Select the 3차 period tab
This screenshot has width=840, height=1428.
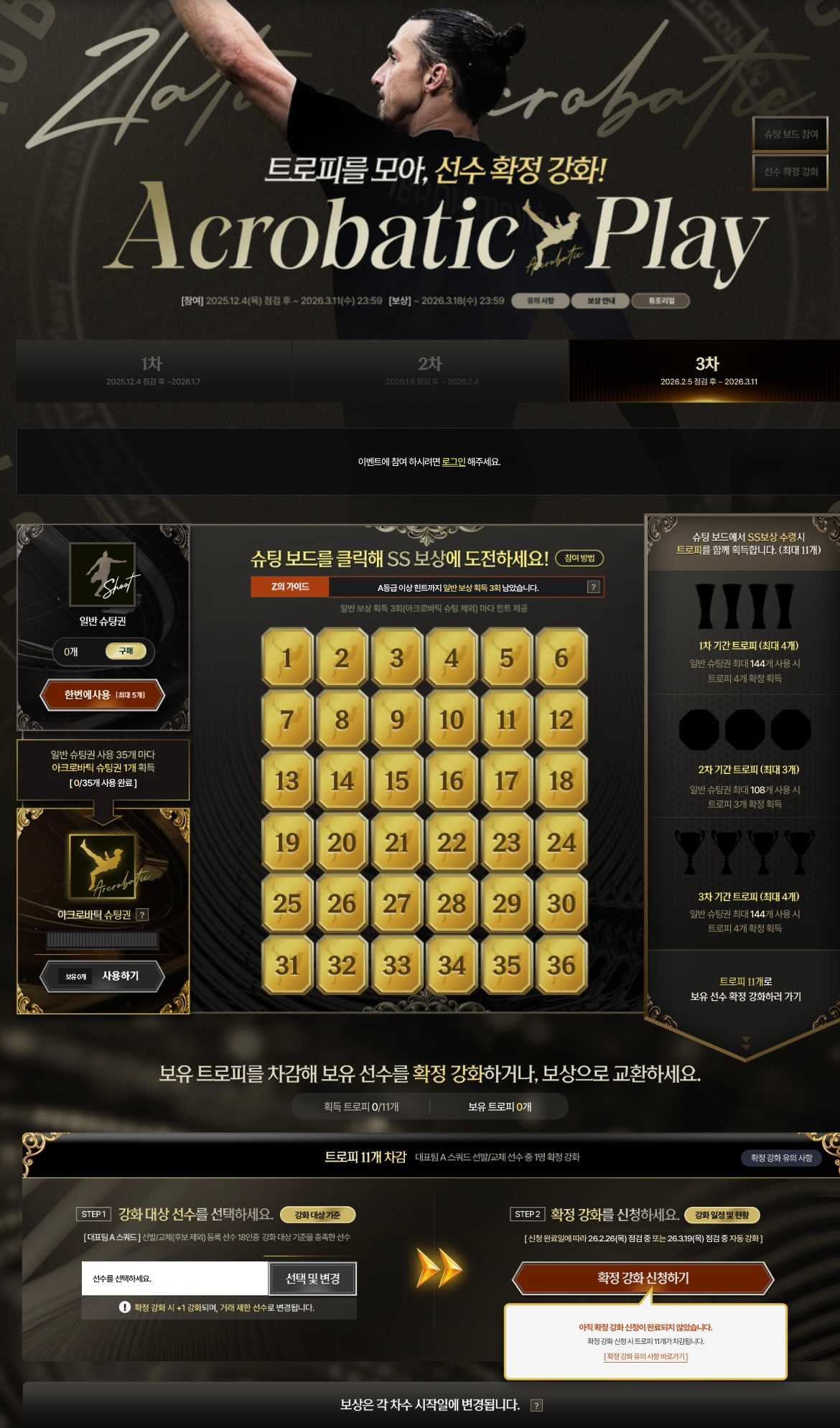707,370
